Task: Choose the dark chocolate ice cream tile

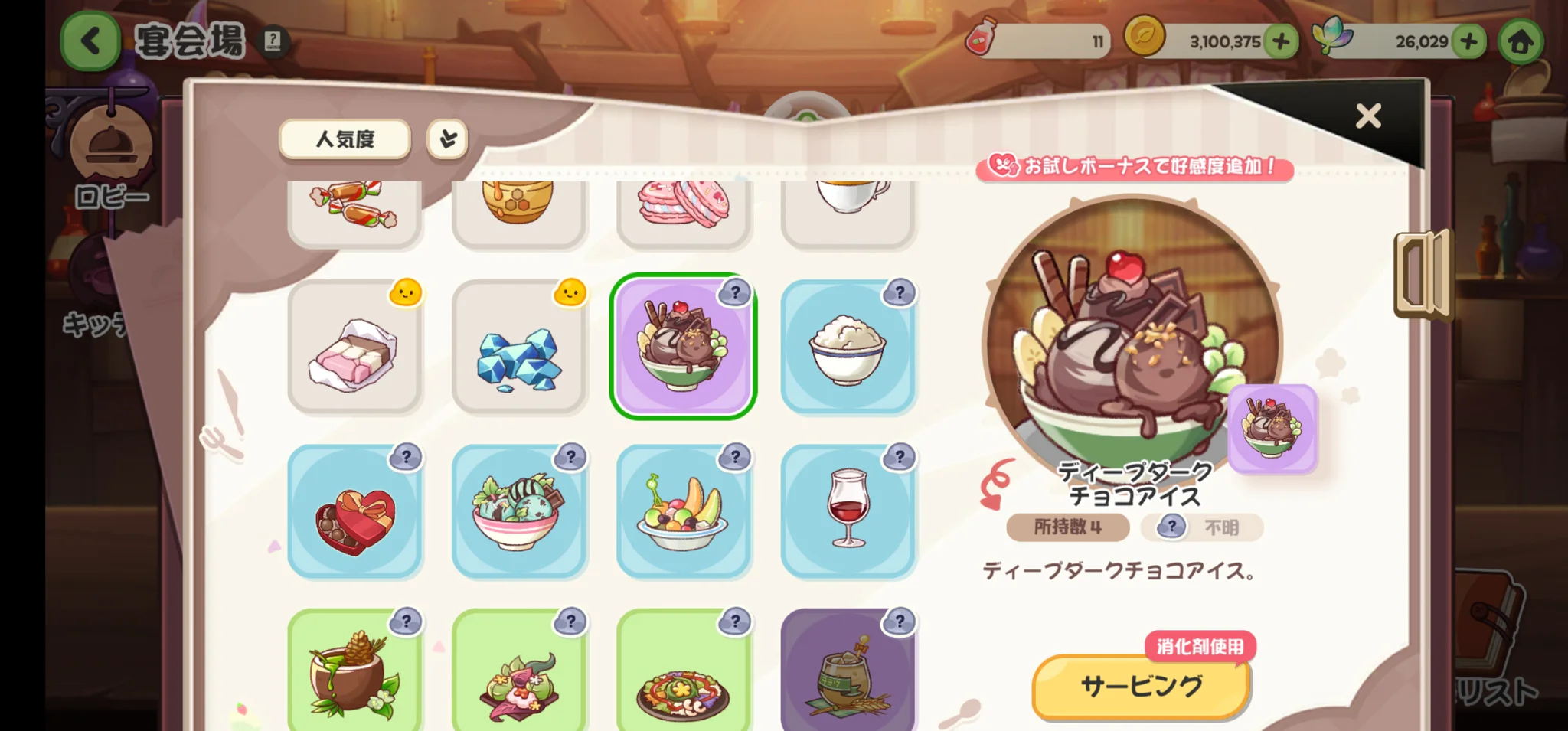Action: [683, 347]
